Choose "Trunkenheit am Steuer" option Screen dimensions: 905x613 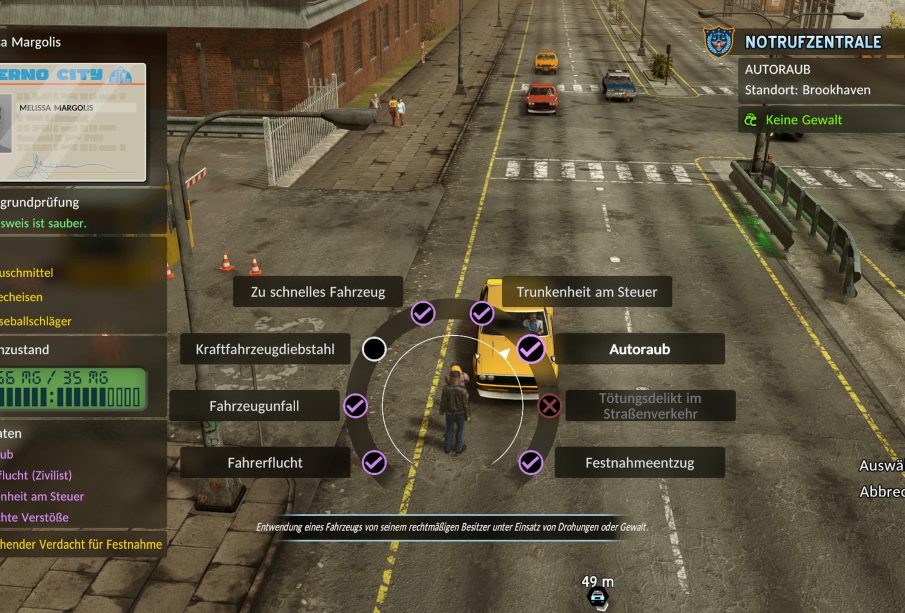click(x=586, y=292)
